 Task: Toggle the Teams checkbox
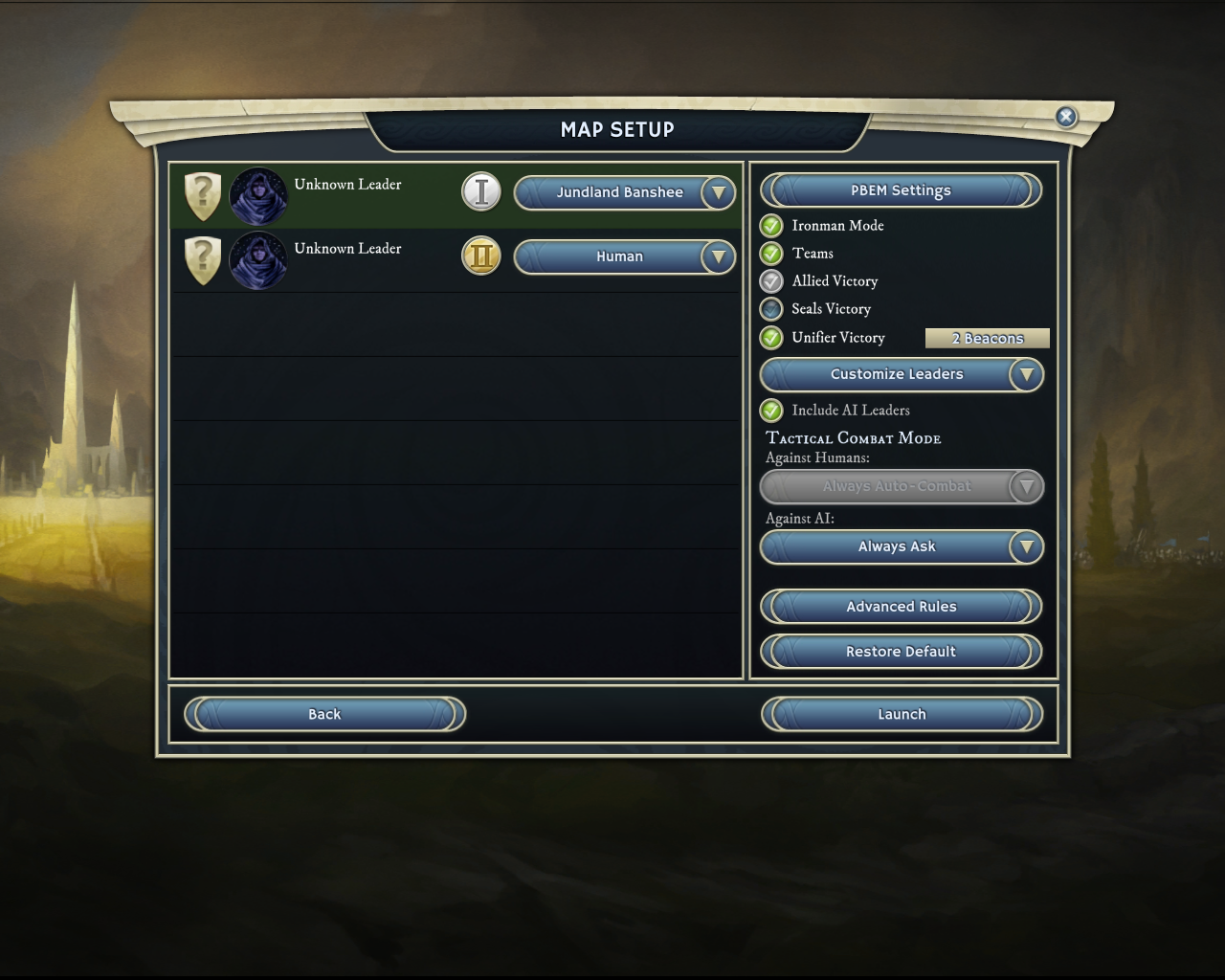tap(771, 254)
